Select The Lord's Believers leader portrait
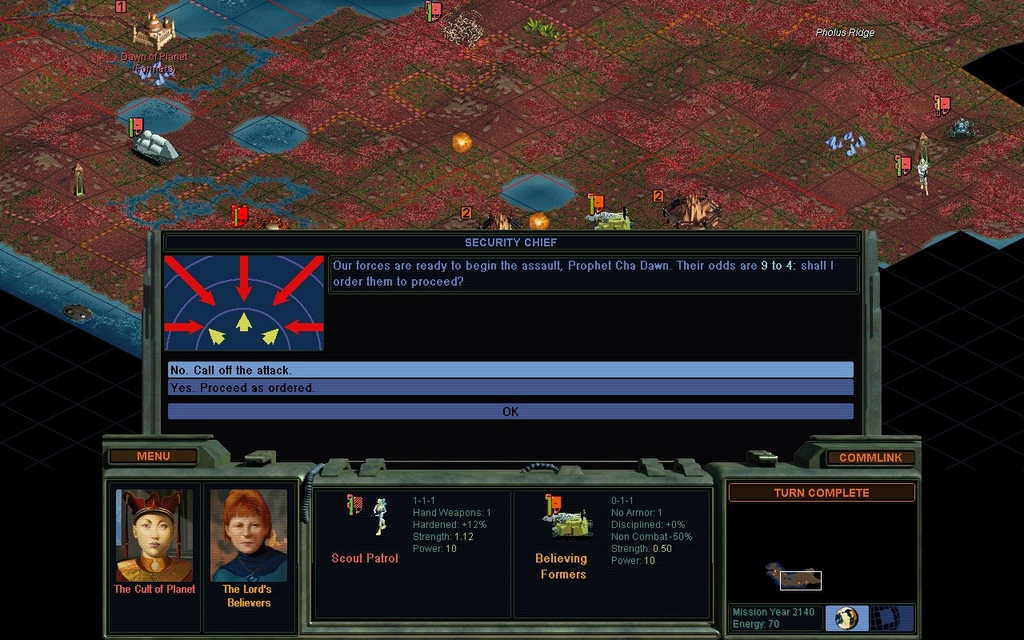Image resolution: width=1024 pixels, height=640 pixels. click(248, 535)
